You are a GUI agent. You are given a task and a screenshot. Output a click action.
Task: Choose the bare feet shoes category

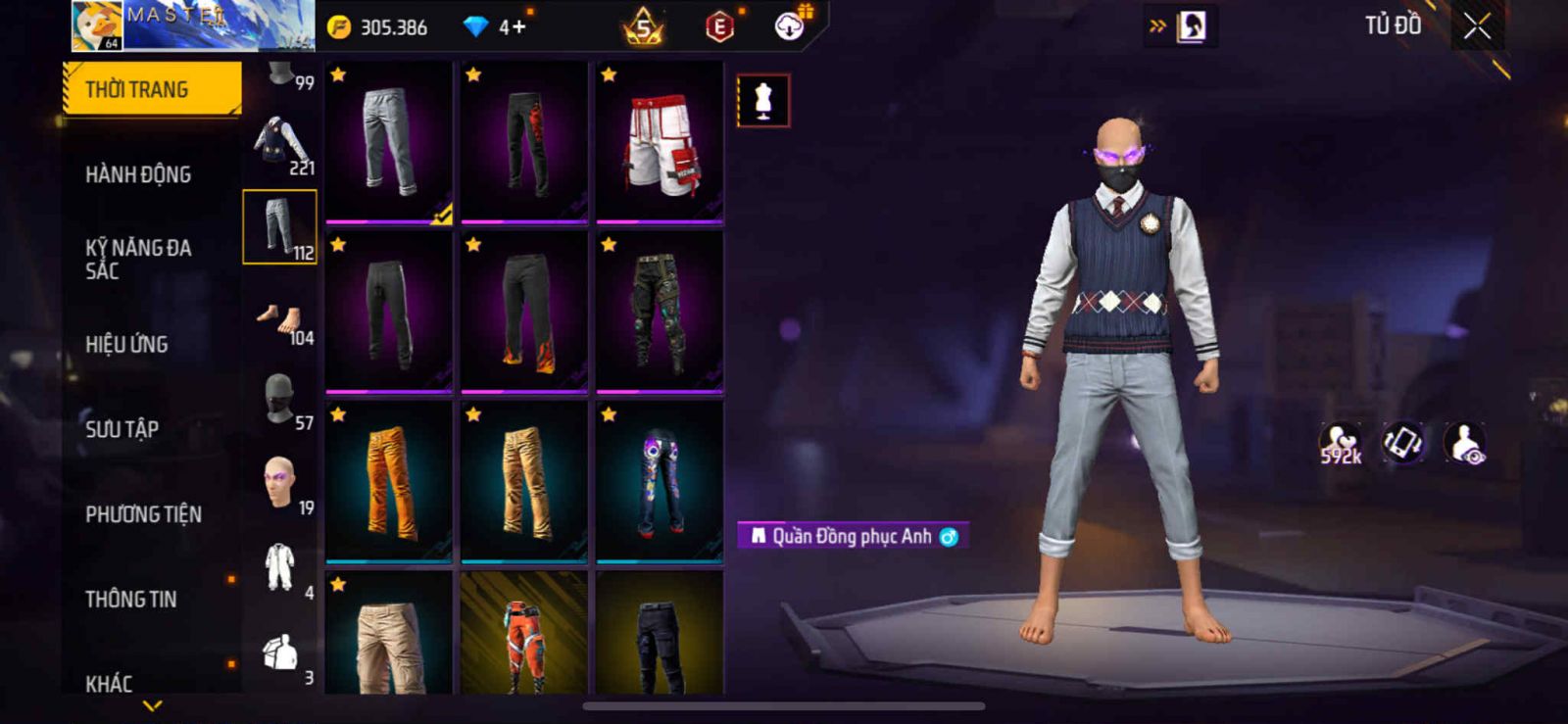(x=279, y=319)
